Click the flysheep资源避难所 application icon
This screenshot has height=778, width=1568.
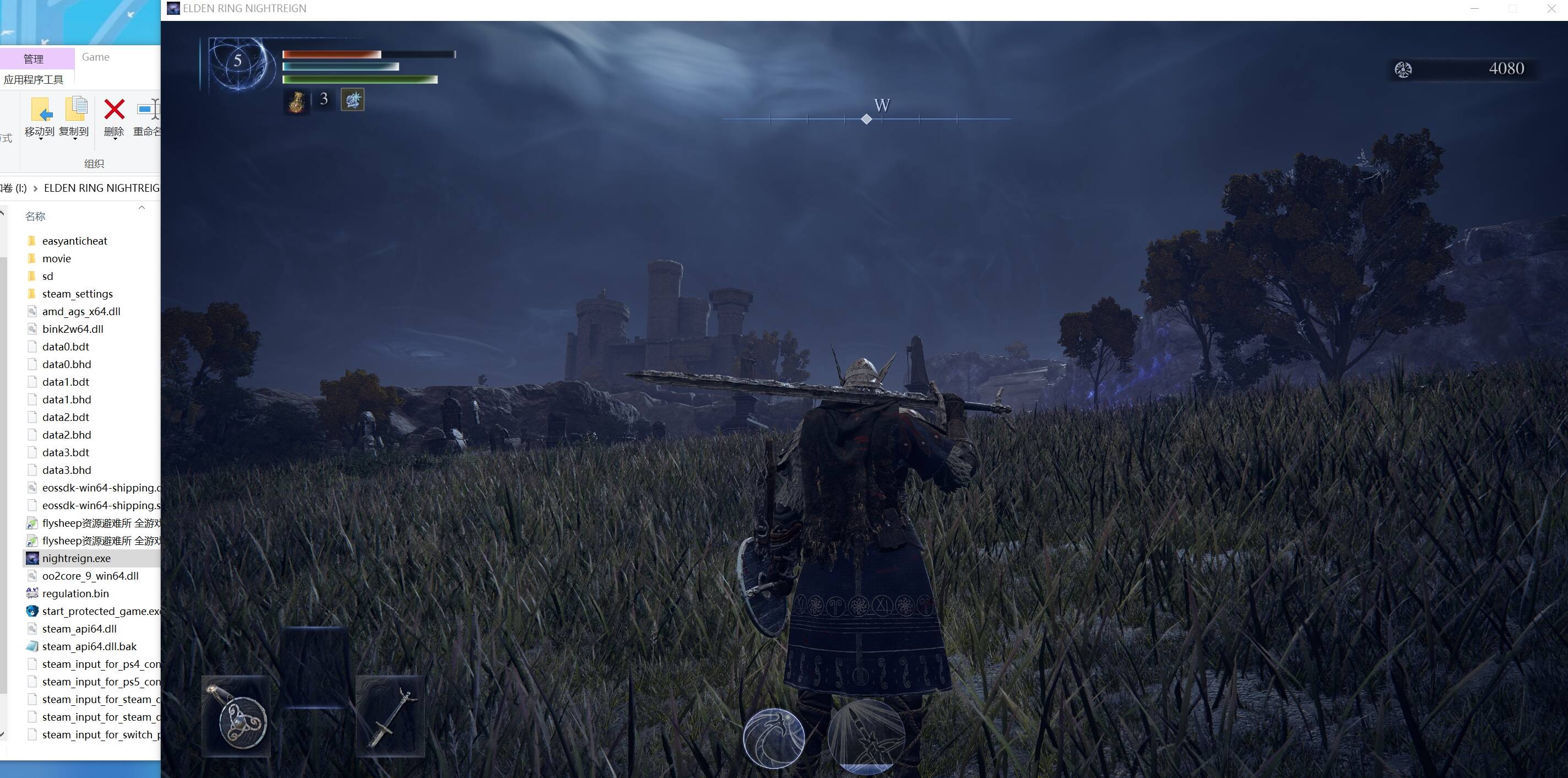pyautogui.click(x=31, y=522)
